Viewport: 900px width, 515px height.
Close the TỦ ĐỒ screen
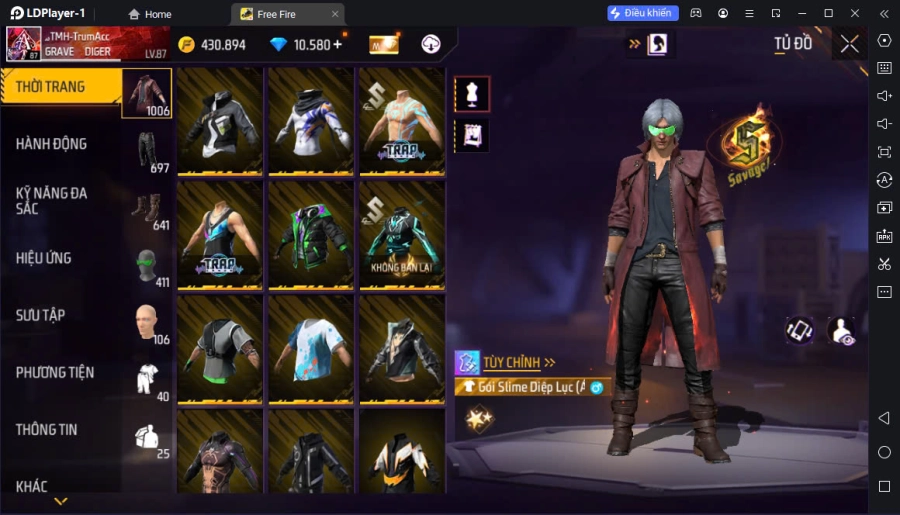click(849, 43)
